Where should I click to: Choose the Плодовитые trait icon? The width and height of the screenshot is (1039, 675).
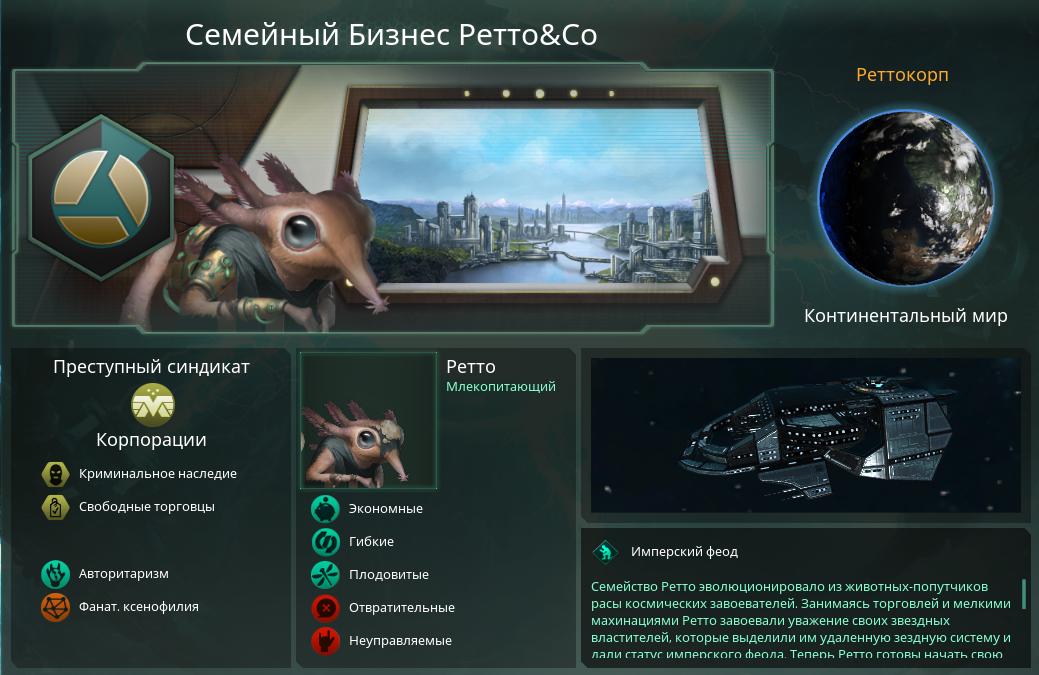[326, 575]
